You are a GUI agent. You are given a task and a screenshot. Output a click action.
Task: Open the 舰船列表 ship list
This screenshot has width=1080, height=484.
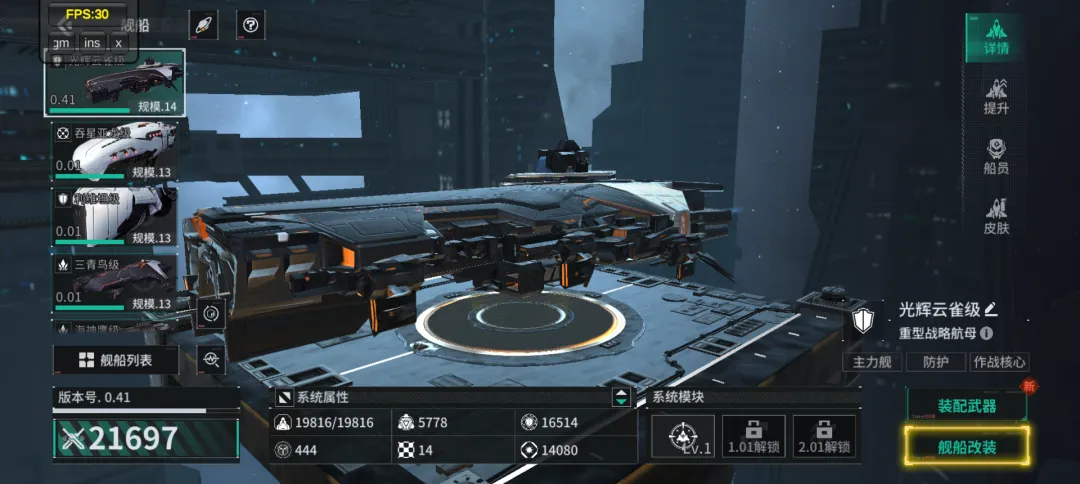[x=116, y=360]
